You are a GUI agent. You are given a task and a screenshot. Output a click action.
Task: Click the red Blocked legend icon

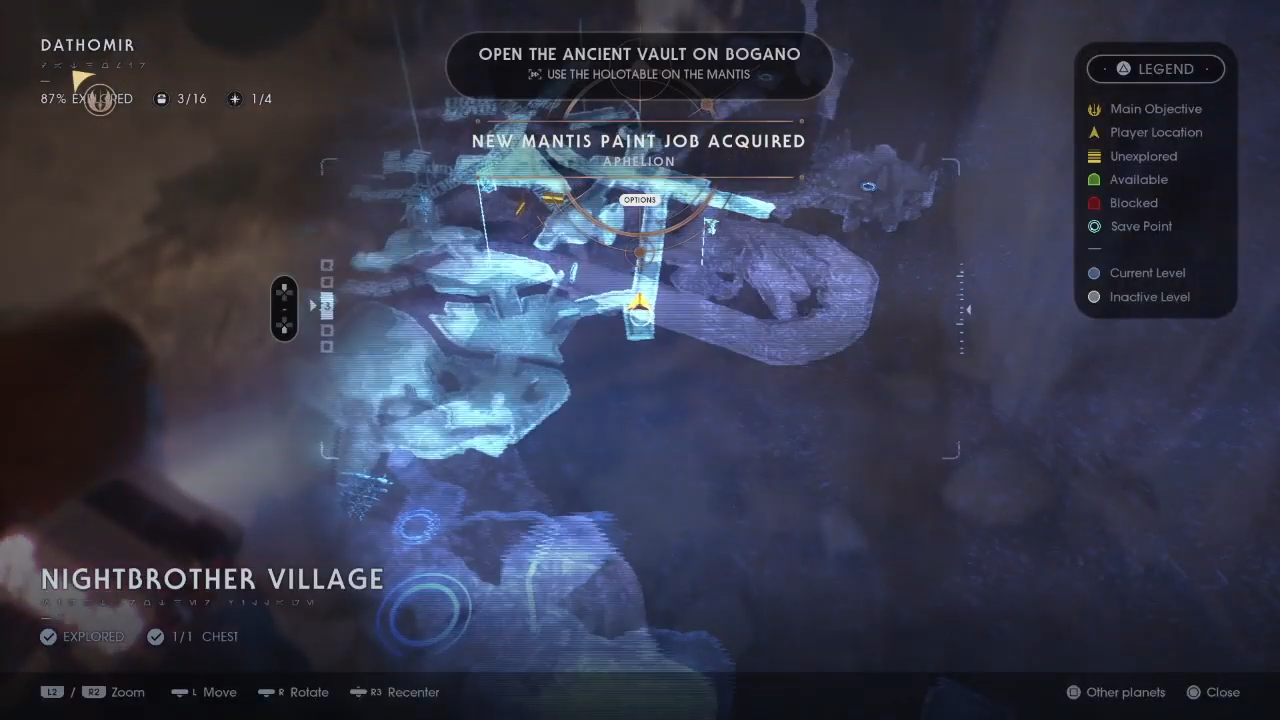coord(1094,203)
